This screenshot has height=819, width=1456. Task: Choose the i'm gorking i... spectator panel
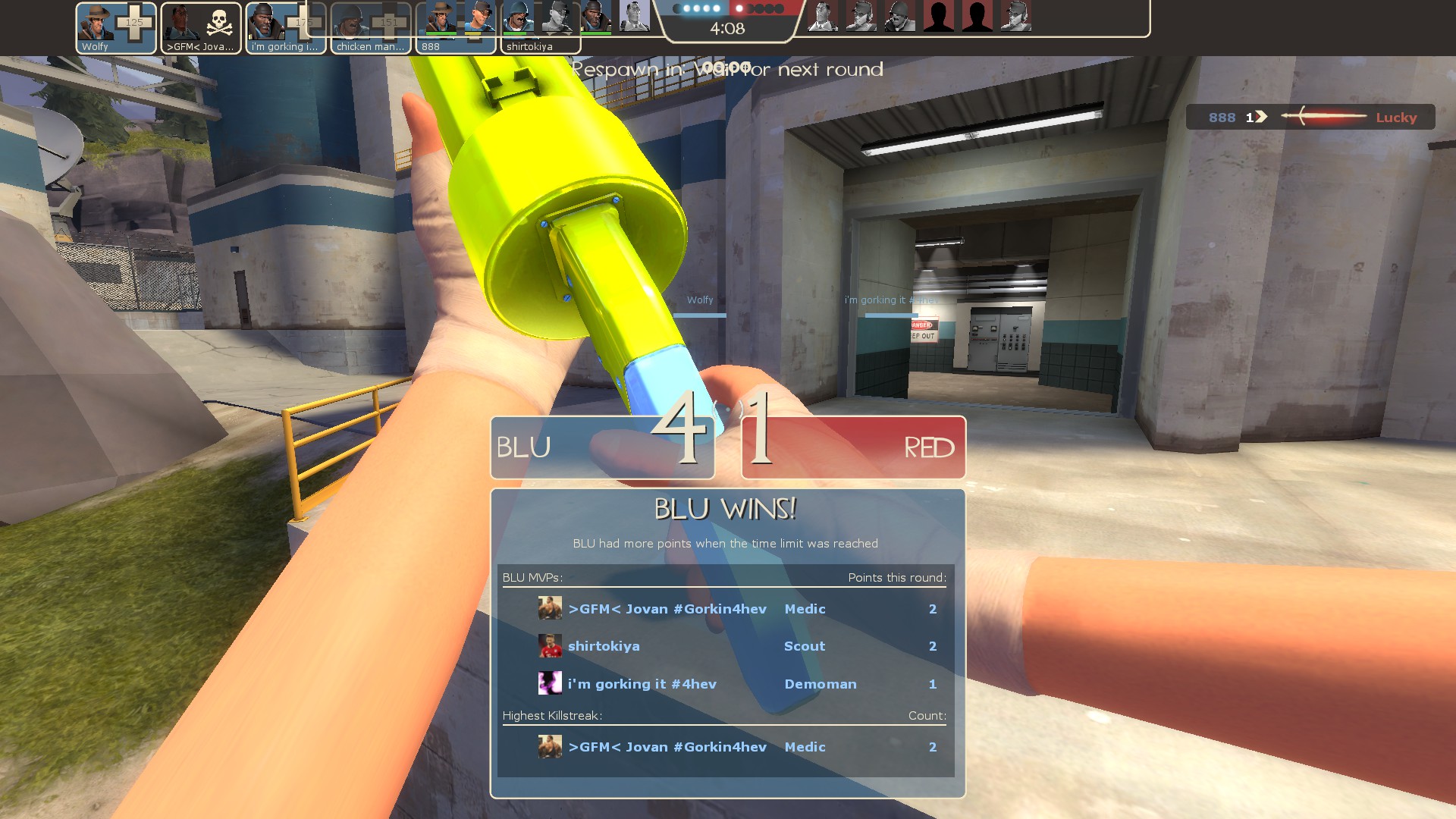[286, 28]
